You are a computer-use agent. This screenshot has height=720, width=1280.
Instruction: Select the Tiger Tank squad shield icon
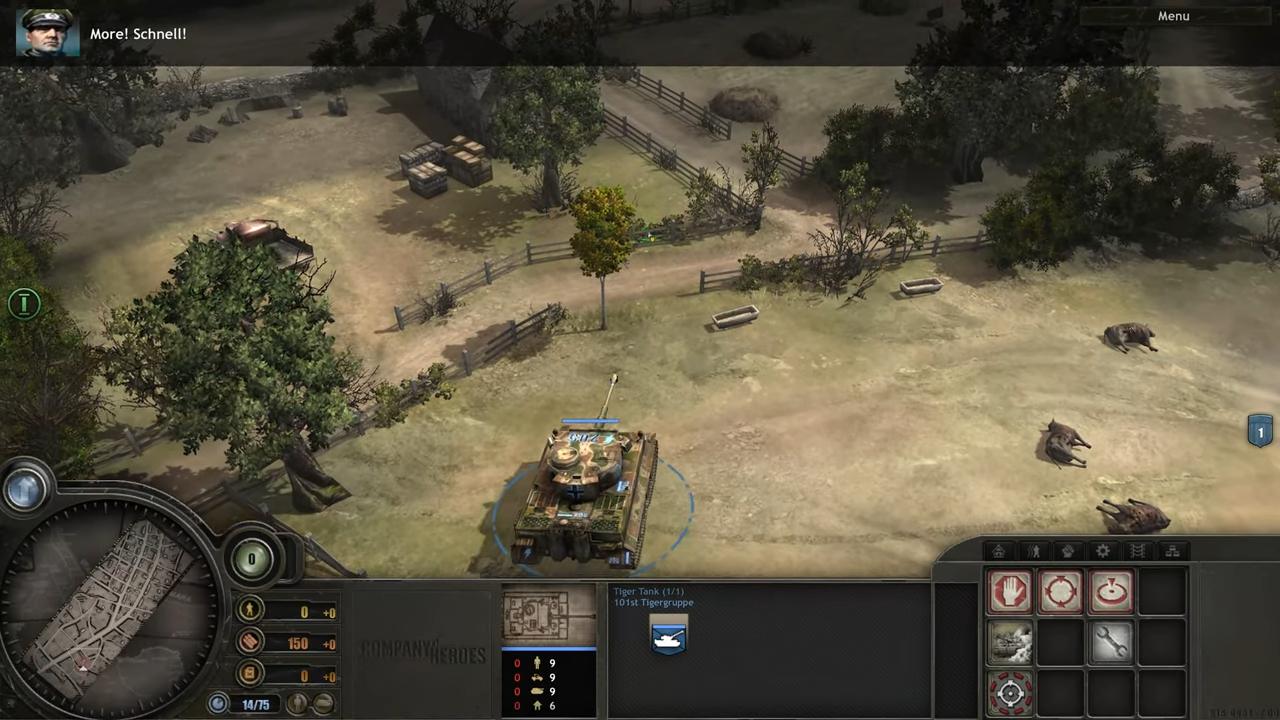[668, 637]
